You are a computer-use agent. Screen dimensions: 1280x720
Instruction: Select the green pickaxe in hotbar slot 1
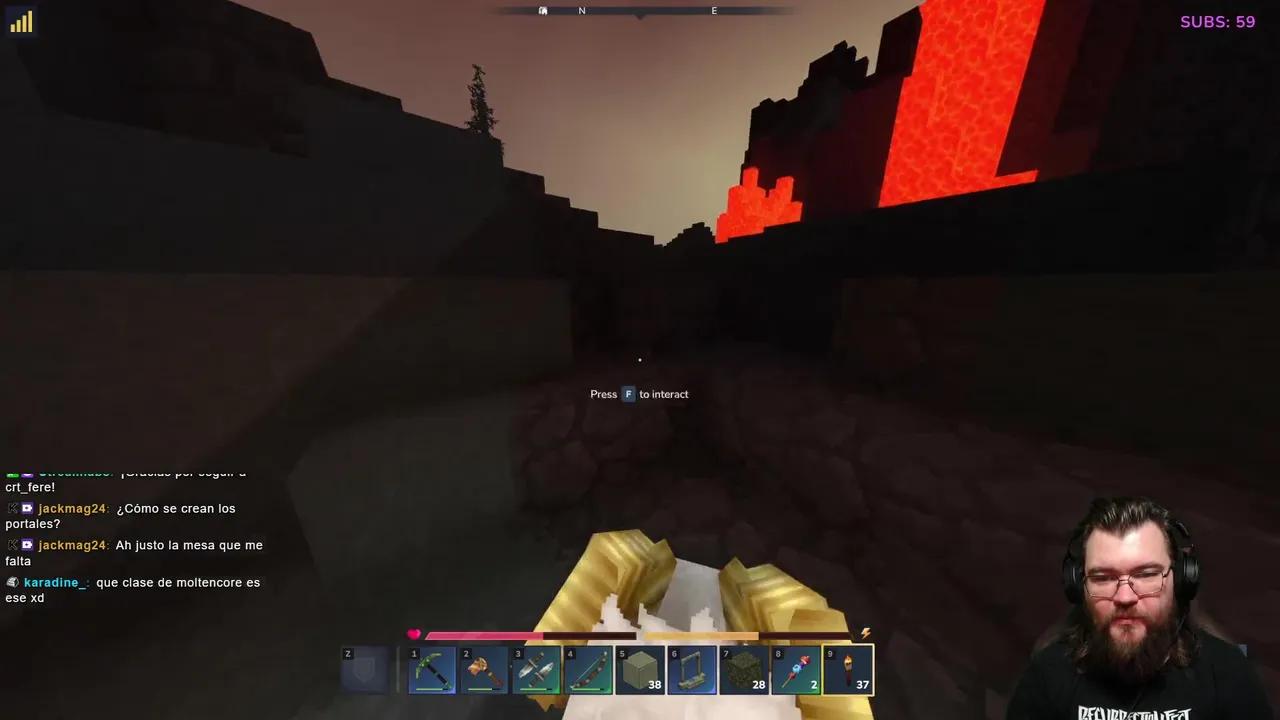point(432,668)
